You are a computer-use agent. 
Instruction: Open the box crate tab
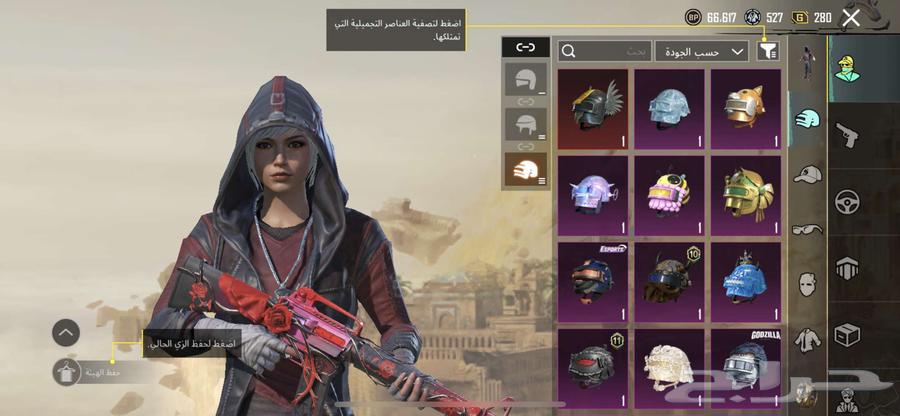(847, 333)
